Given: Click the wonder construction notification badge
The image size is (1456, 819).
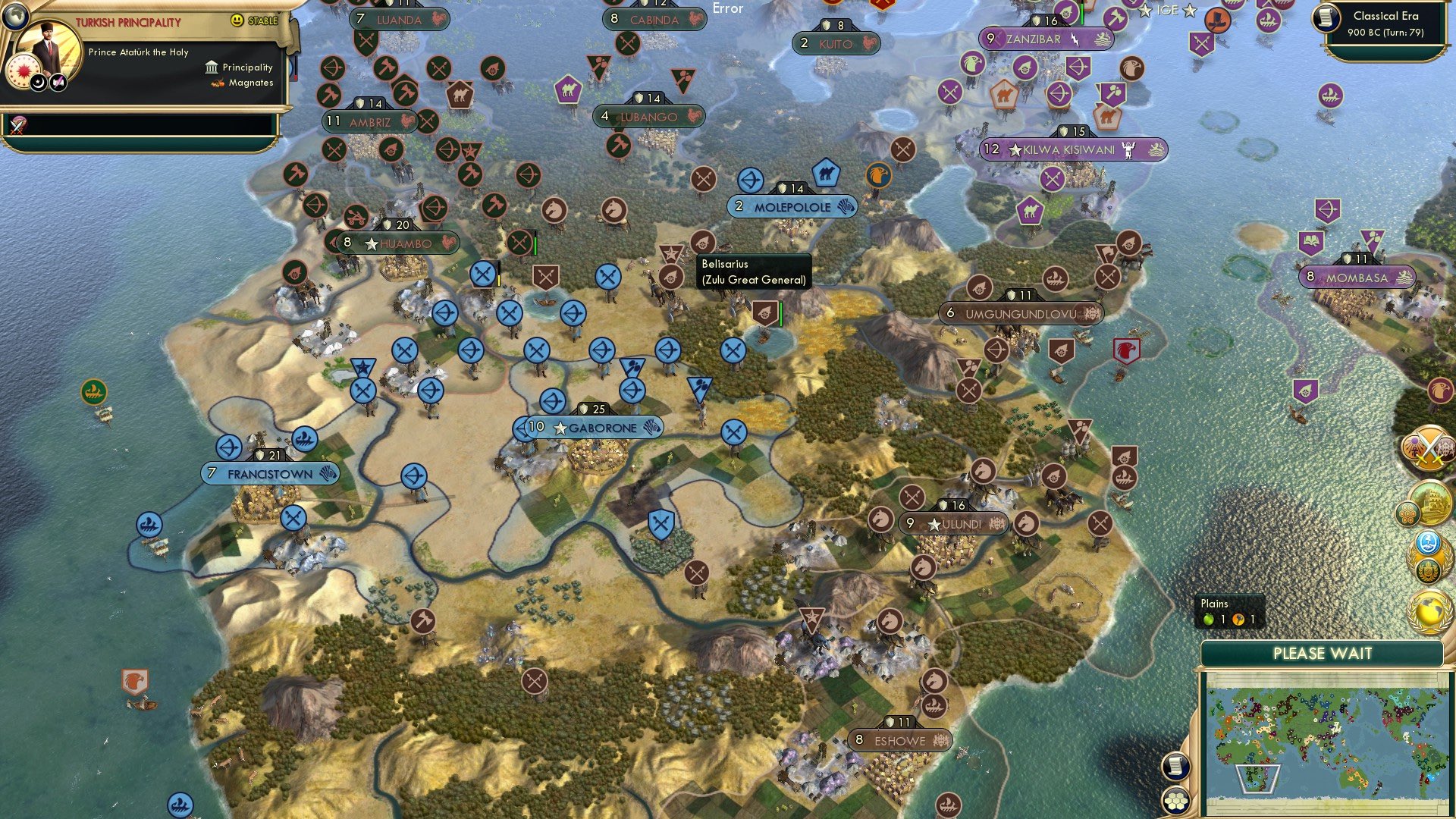Looking at the screenshot, I should click(x=1434, y=504).
